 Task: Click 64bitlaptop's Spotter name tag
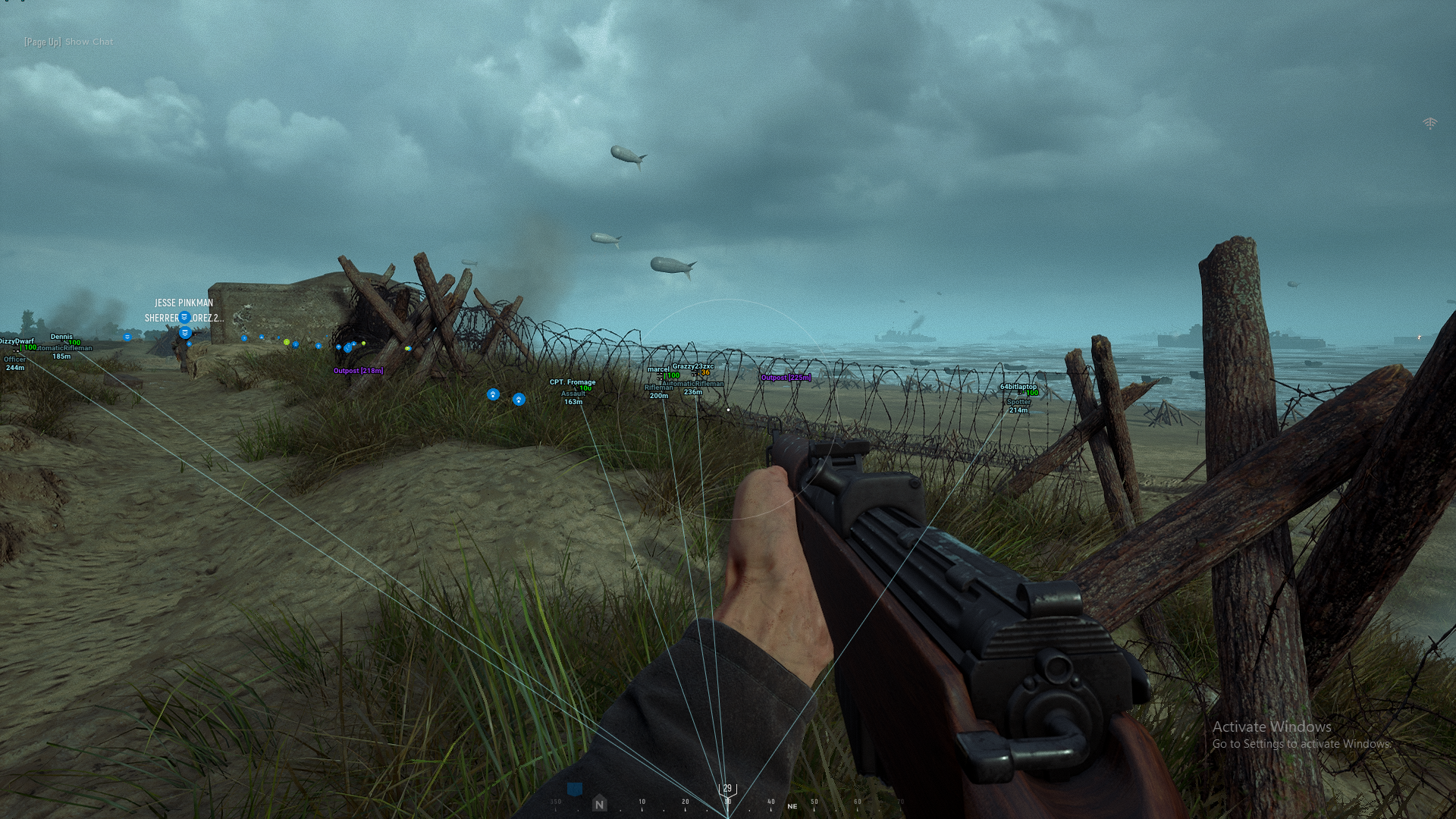click(1019, 402)
